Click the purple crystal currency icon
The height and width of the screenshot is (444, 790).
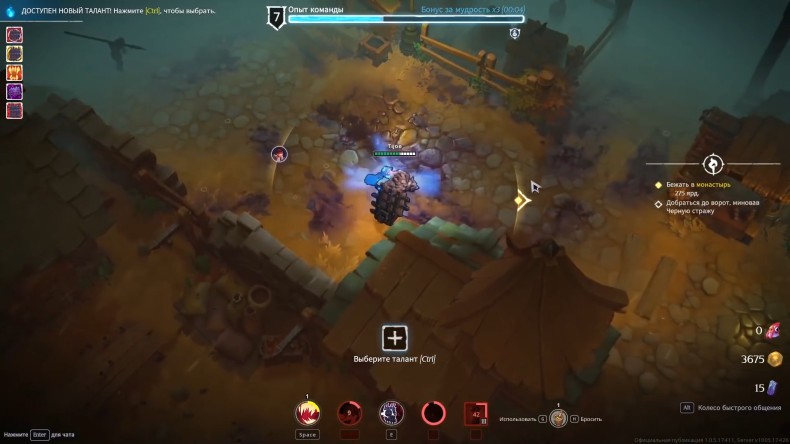click(773, 388)
